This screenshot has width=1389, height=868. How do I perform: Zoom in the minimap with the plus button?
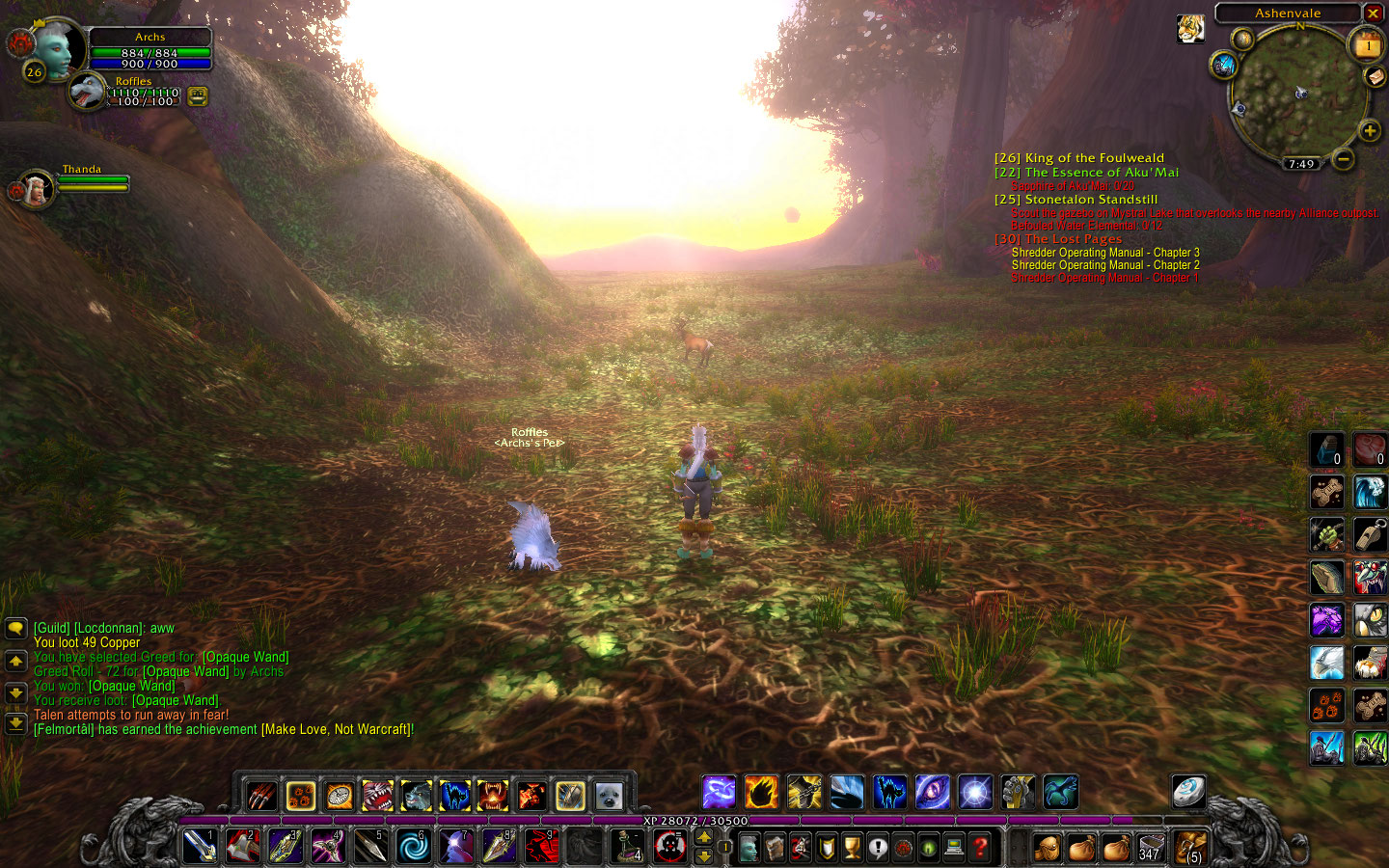click(x=1371, y=130)
